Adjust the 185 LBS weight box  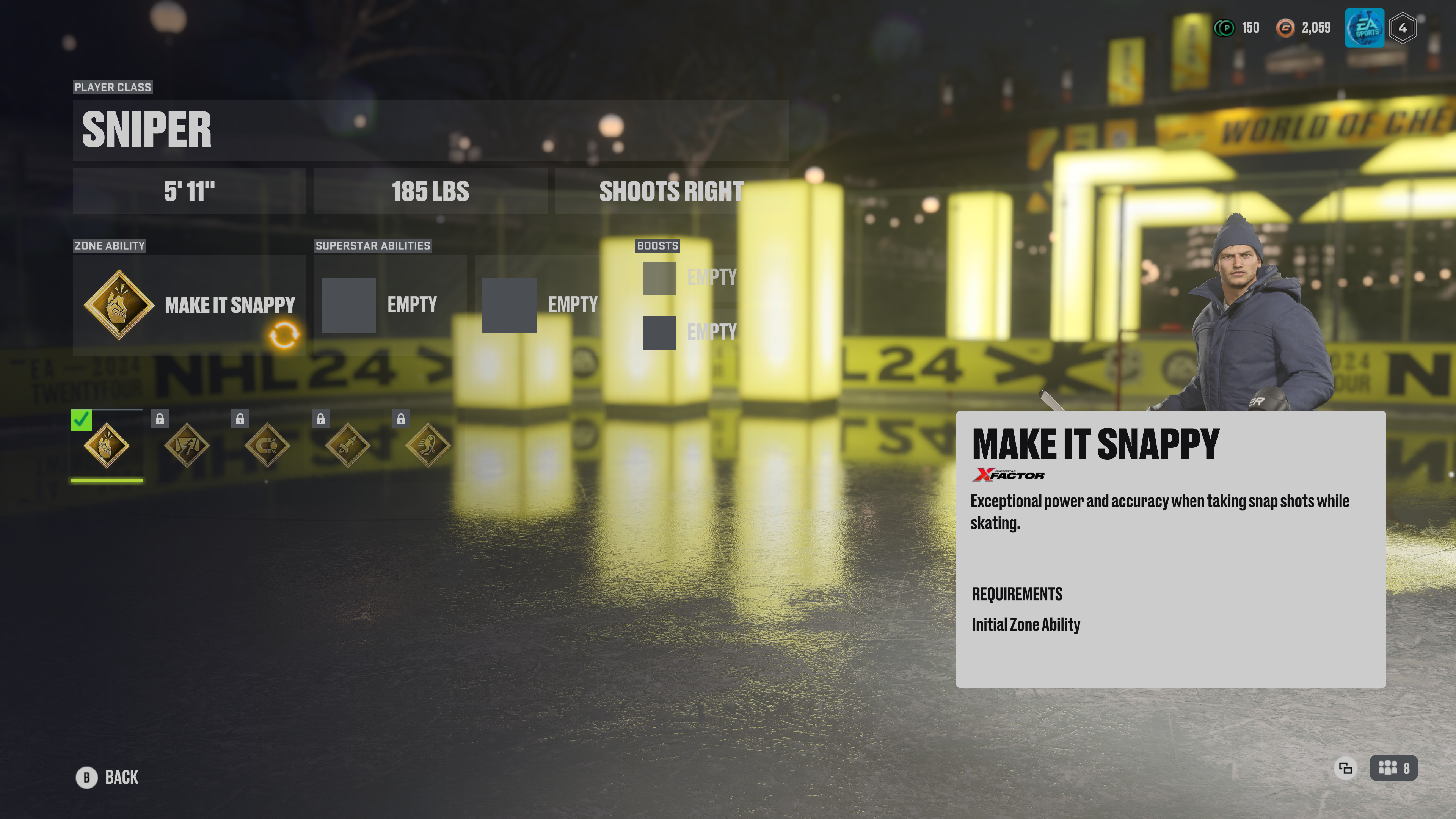pyautogui.click(x=430, y=191)
